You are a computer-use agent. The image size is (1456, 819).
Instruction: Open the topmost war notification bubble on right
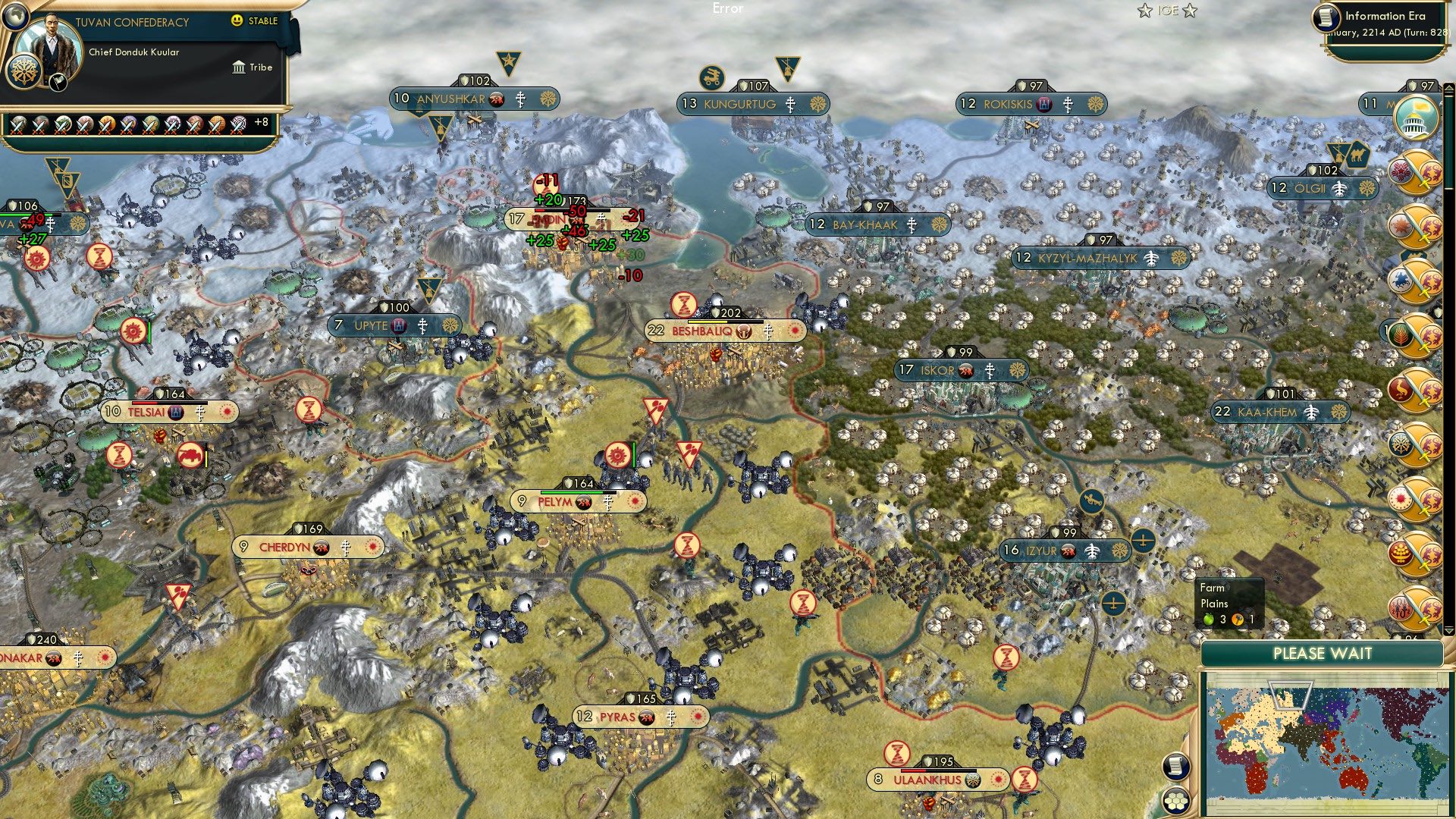(1420, 171)
